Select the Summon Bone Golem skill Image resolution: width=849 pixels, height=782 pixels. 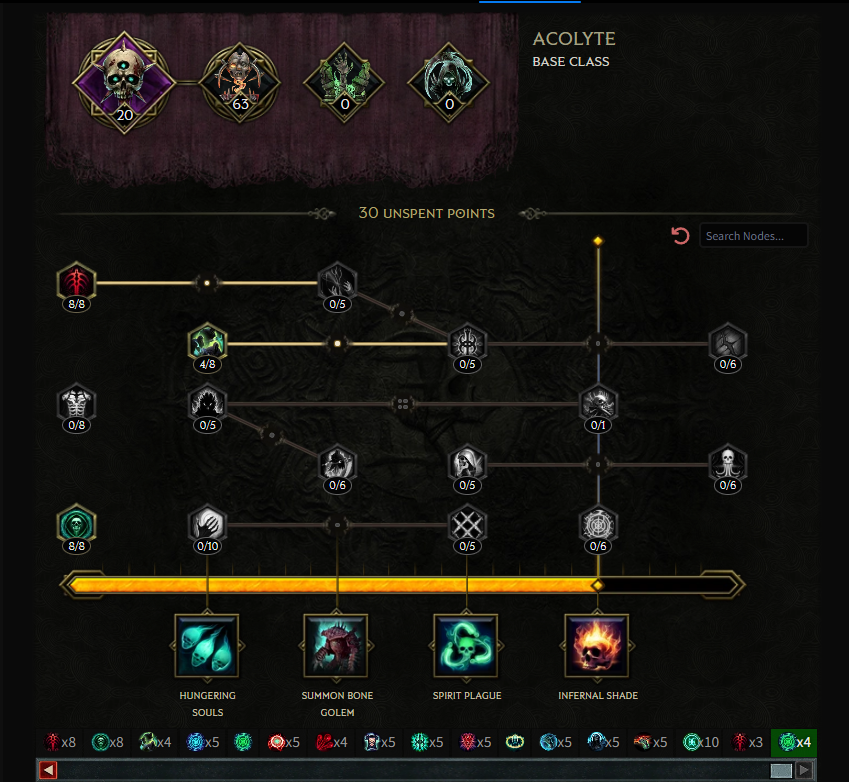pyautogui.click(x=337, y=646)
